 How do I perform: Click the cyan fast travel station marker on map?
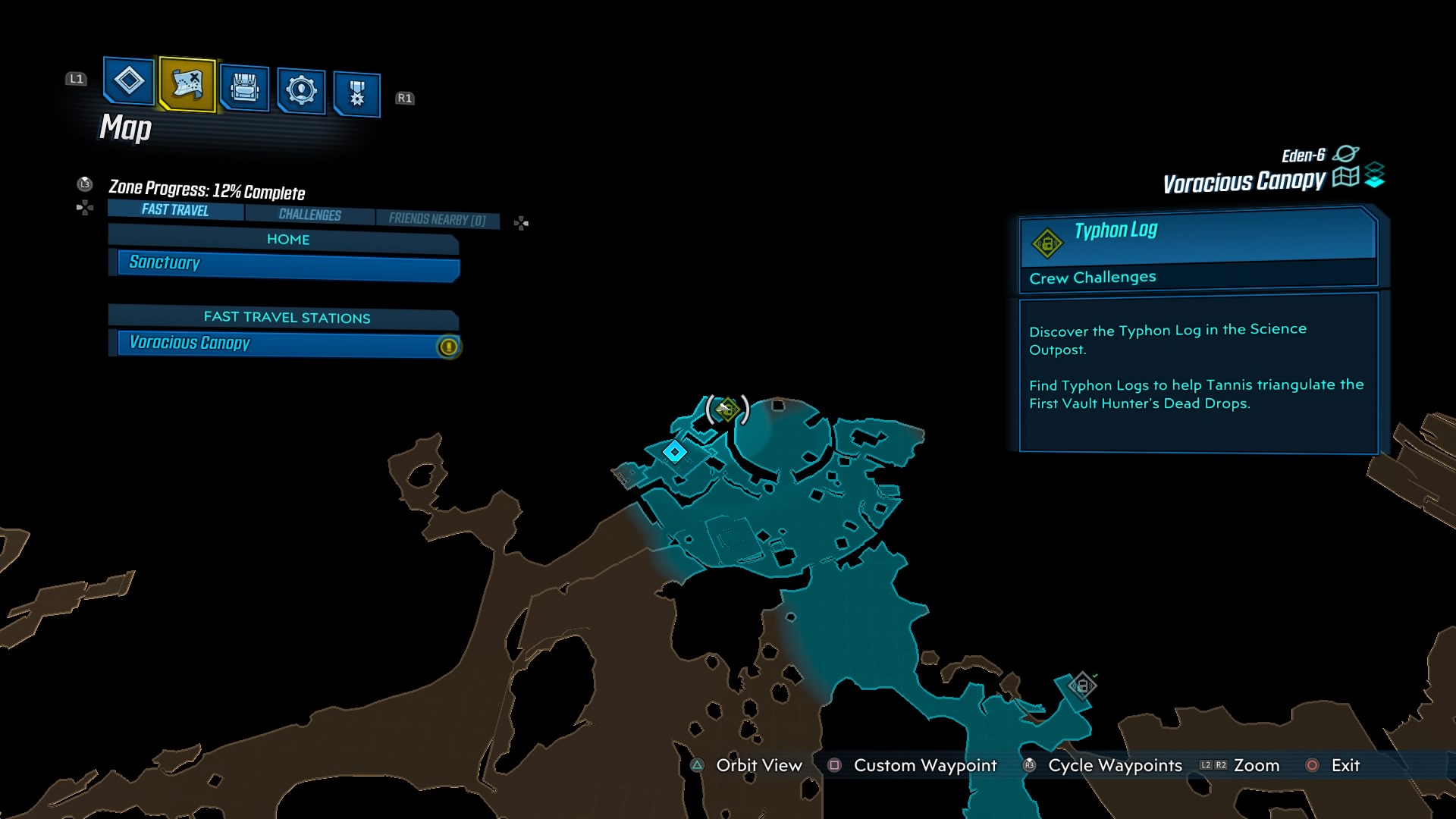click(675, 451)
